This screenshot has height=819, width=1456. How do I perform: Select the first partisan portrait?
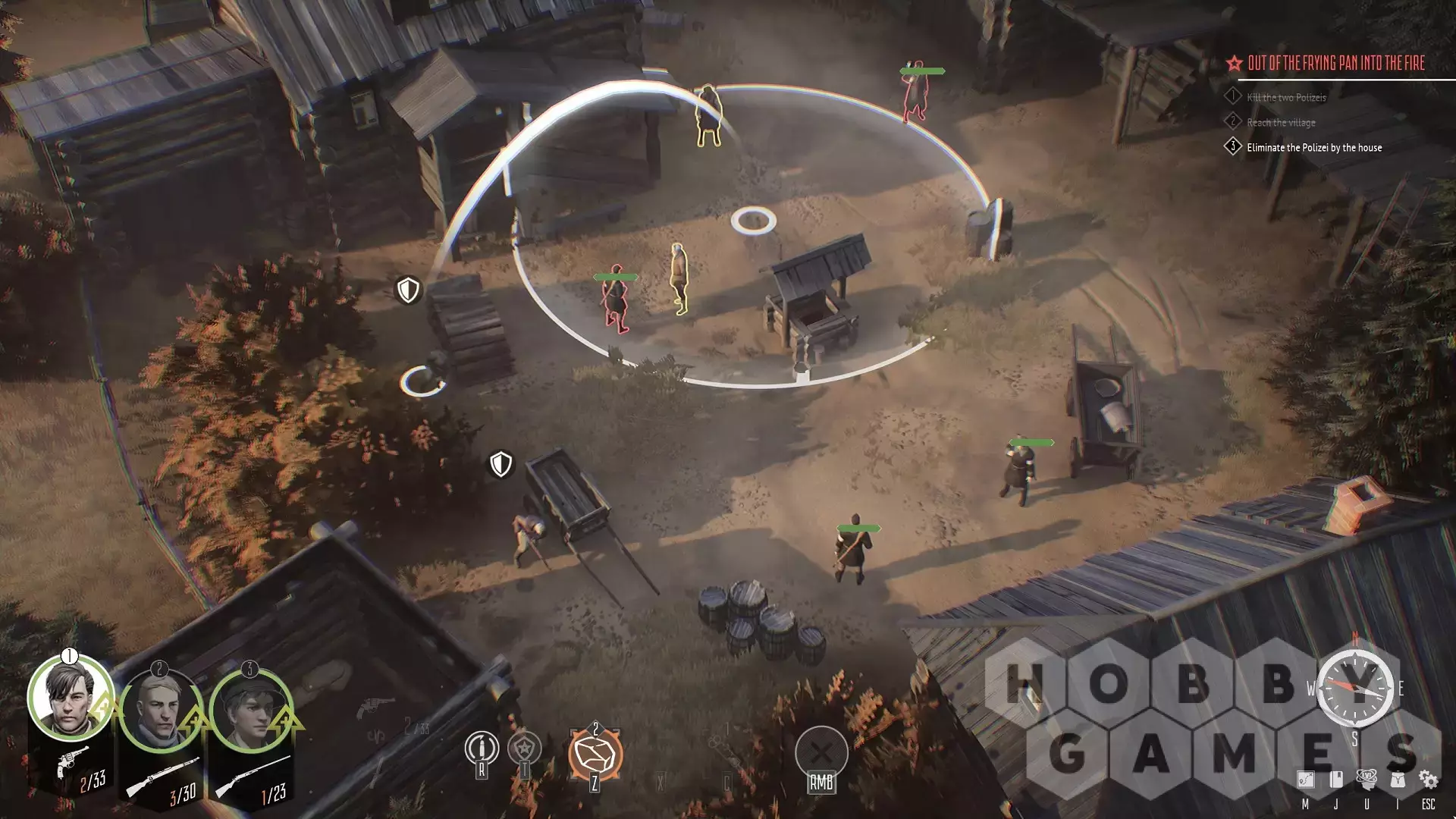pyautogui.click(x=69, y=699)
